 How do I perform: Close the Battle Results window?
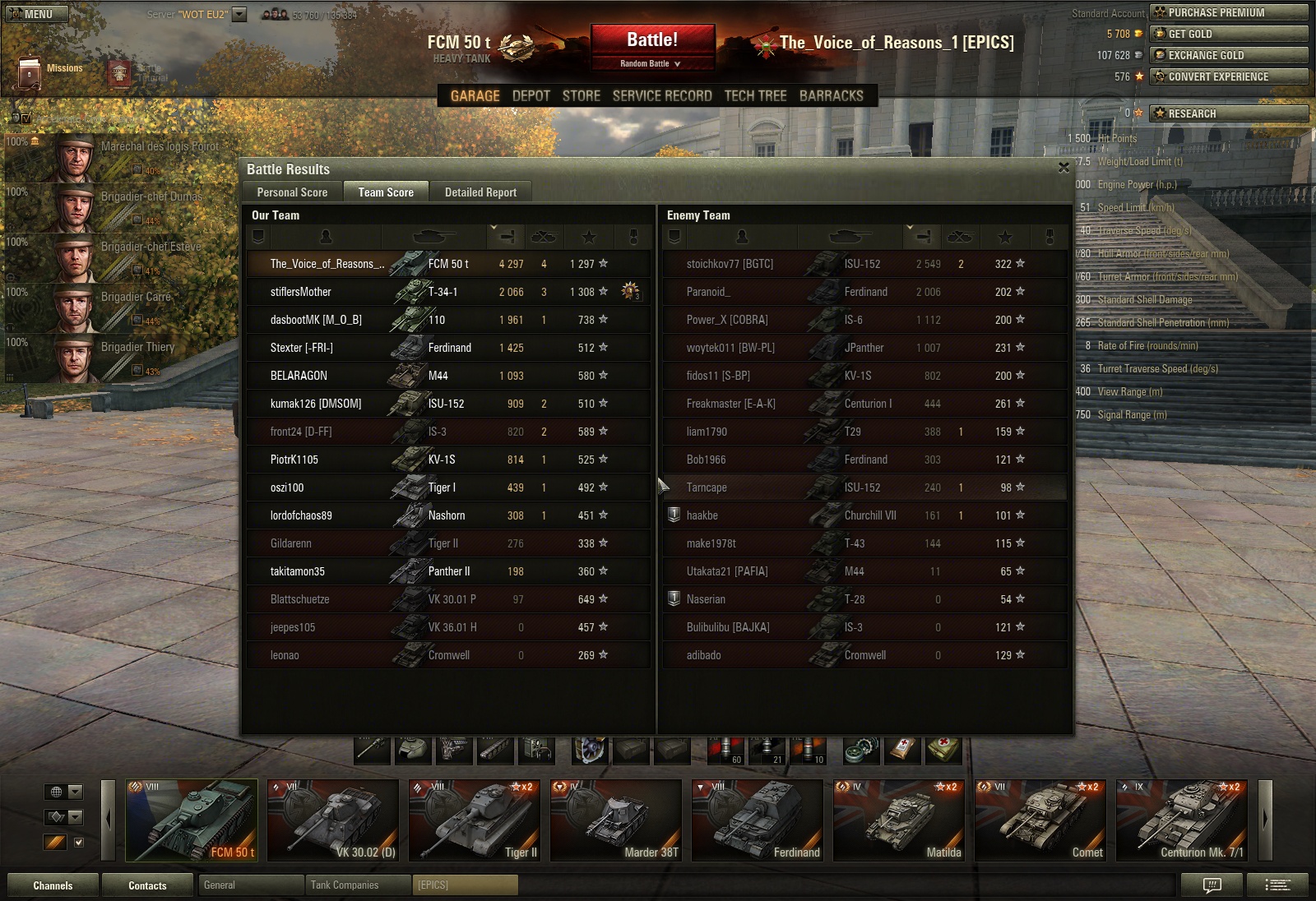[x=1063, y=168]
